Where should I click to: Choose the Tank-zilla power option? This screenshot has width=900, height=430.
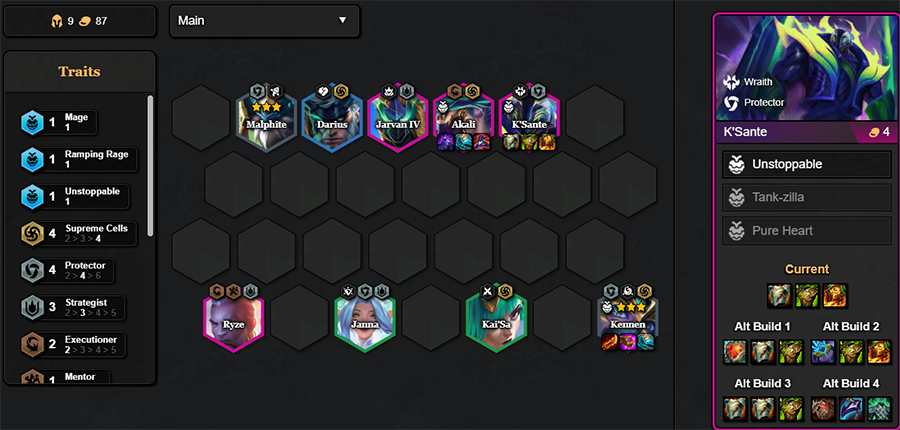pos(805,197)
